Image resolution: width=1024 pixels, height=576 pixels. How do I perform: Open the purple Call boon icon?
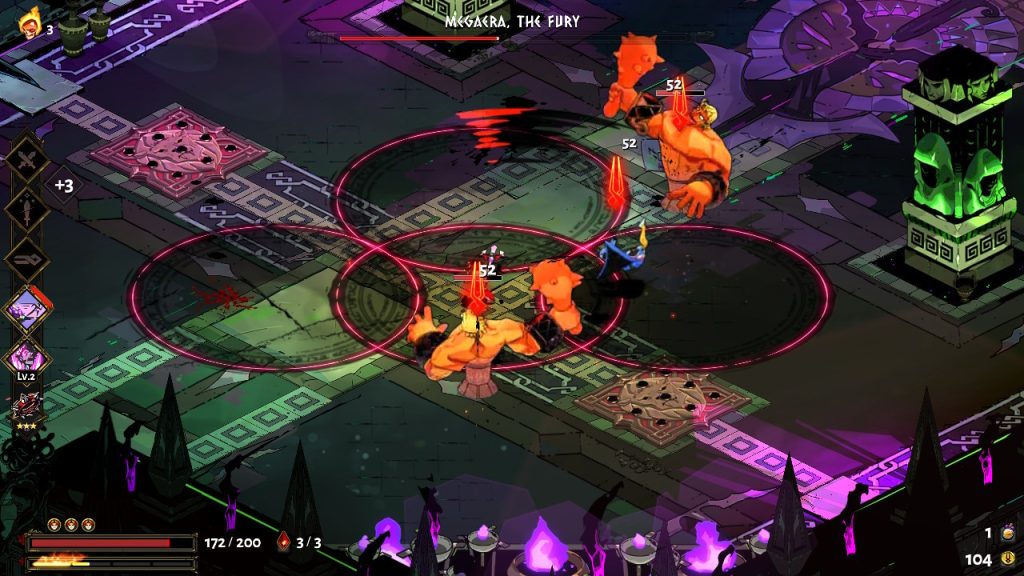coord(27,309)
